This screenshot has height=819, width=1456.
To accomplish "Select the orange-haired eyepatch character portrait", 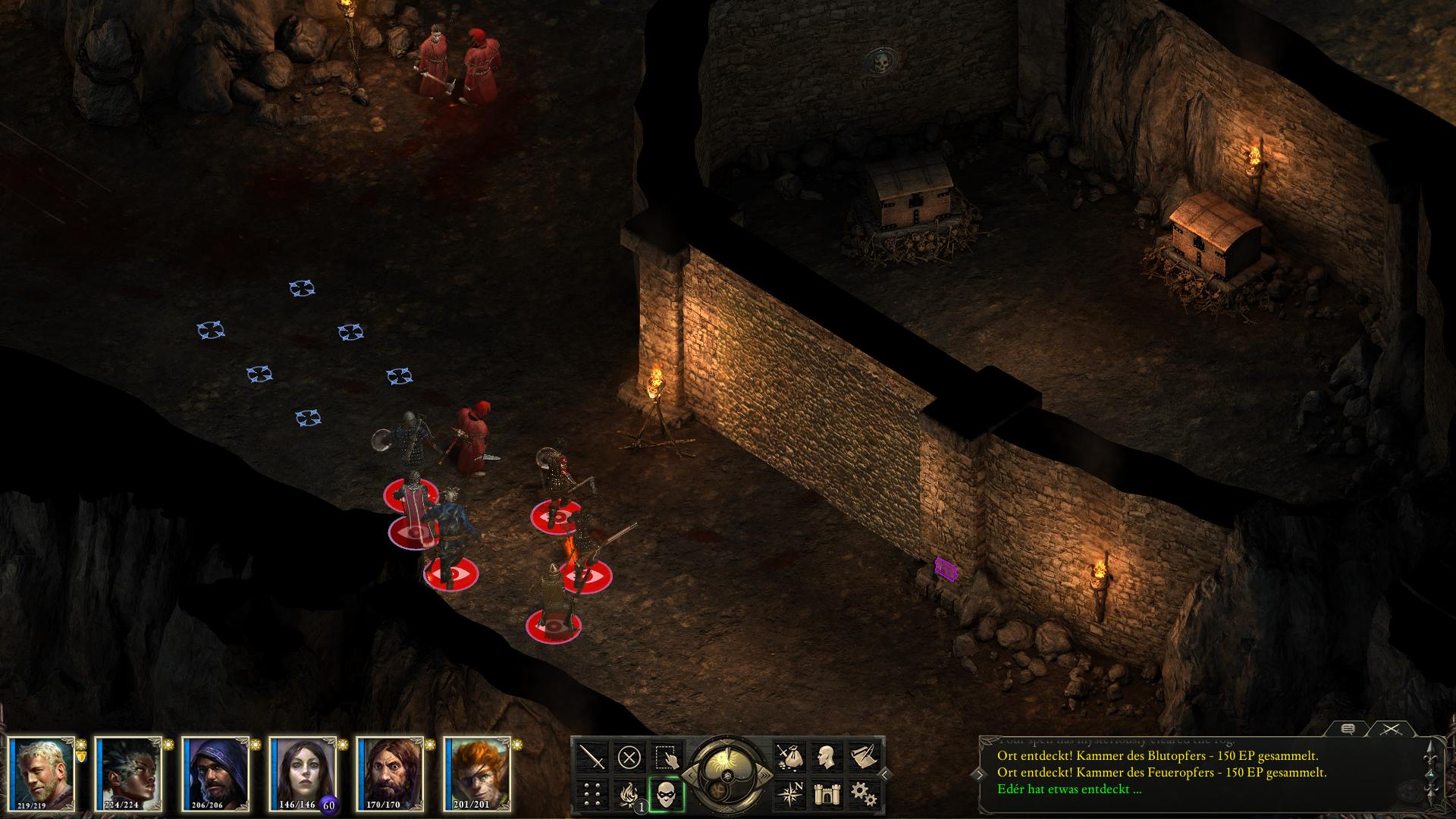I will coord(478,773).
